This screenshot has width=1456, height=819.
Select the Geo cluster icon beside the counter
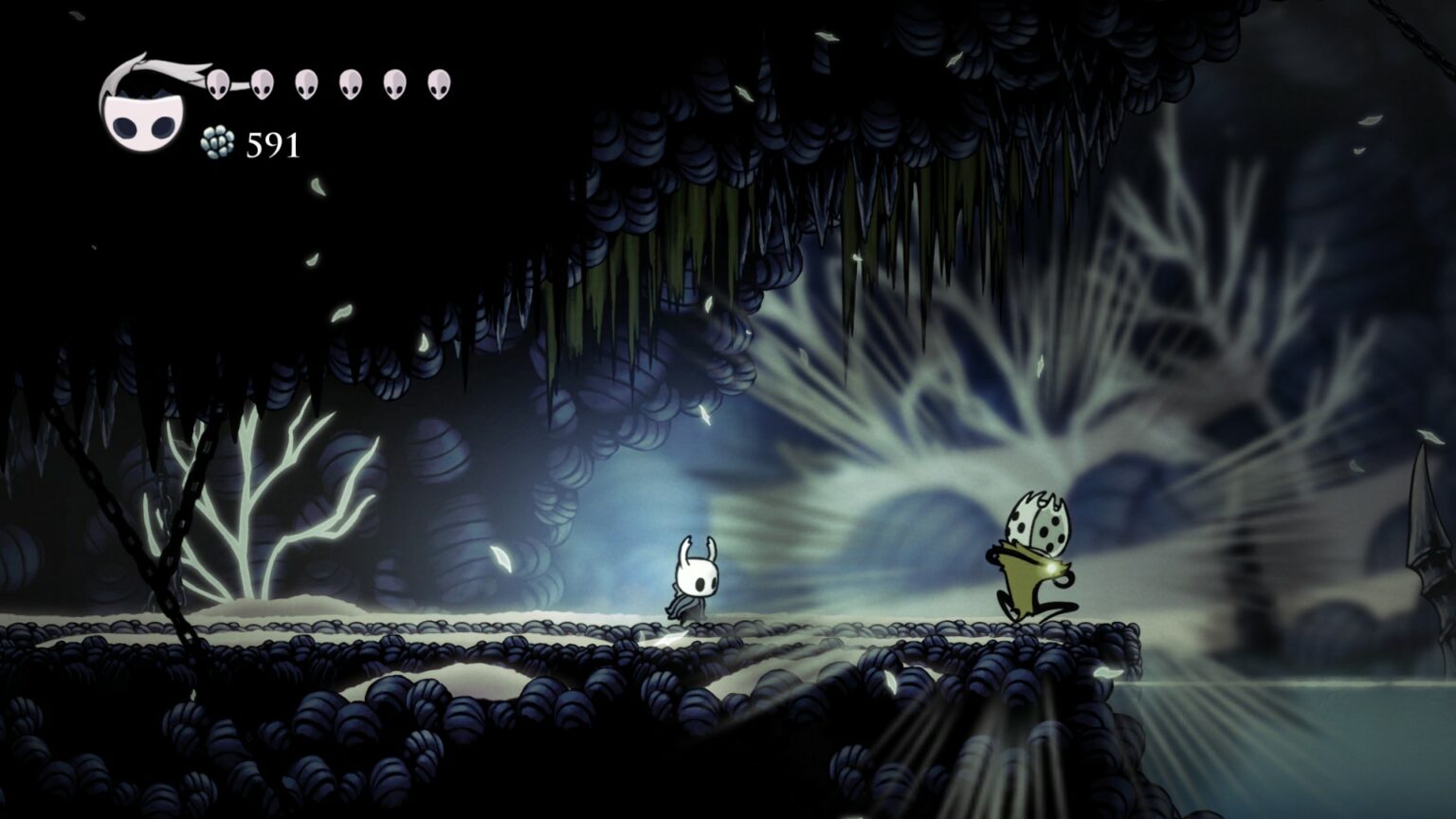[218, 142]
